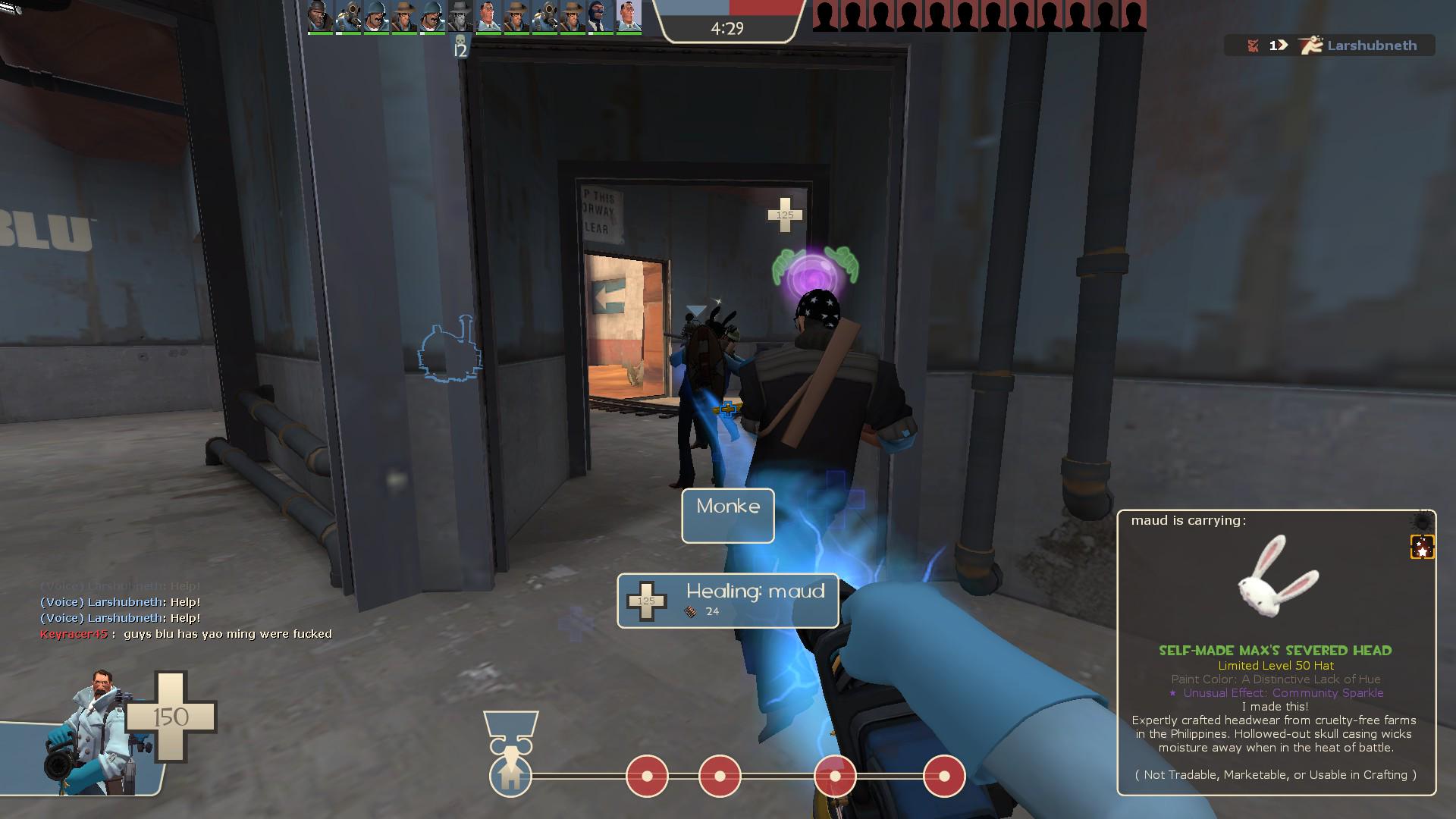Click the blue payload cart progress marker
This screenshot has width=1456, height=819.
click(x=510, y=775)
